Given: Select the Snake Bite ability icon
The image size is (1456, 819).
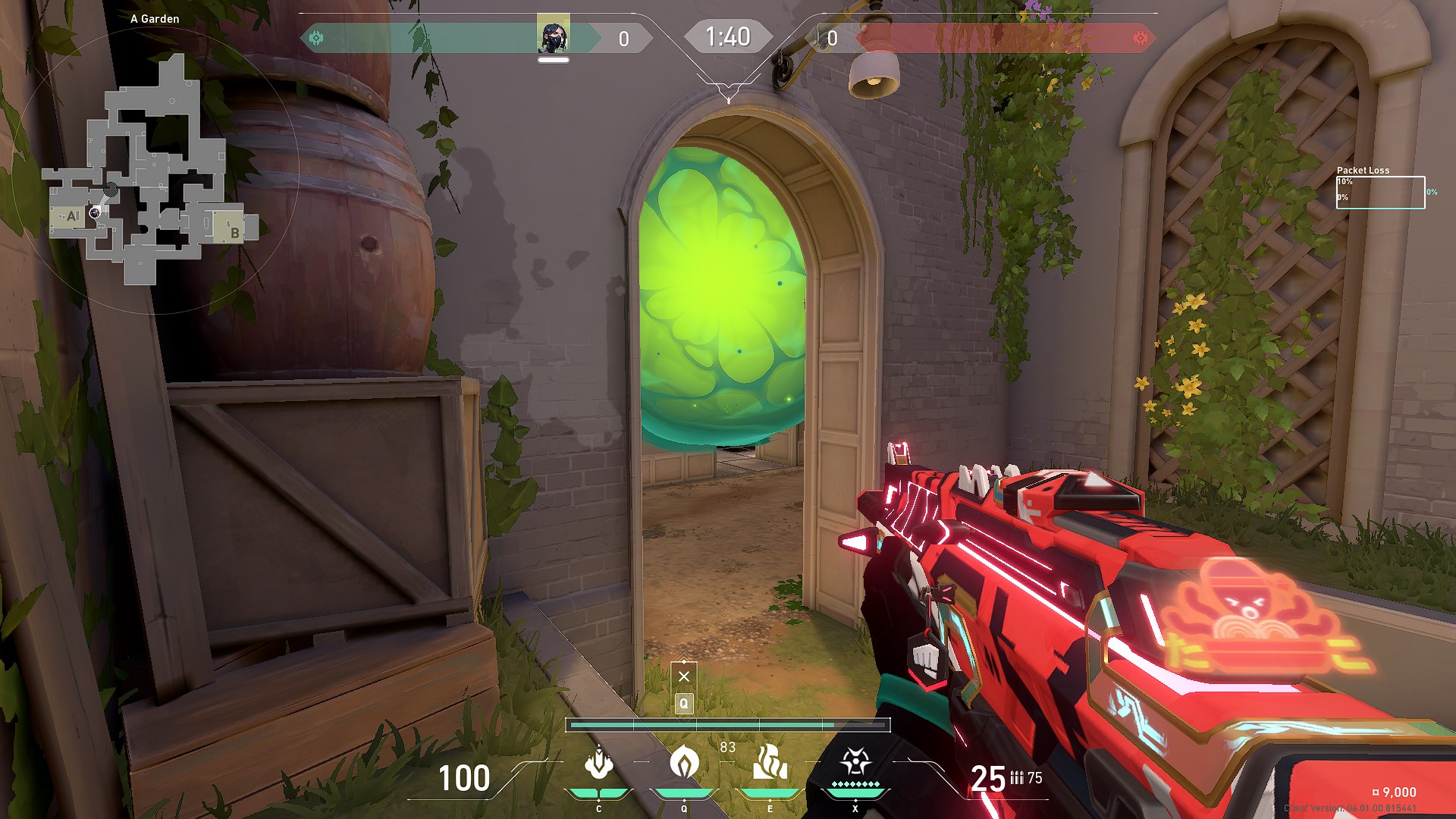Looking at the screenshot, I should click(599, 763).
